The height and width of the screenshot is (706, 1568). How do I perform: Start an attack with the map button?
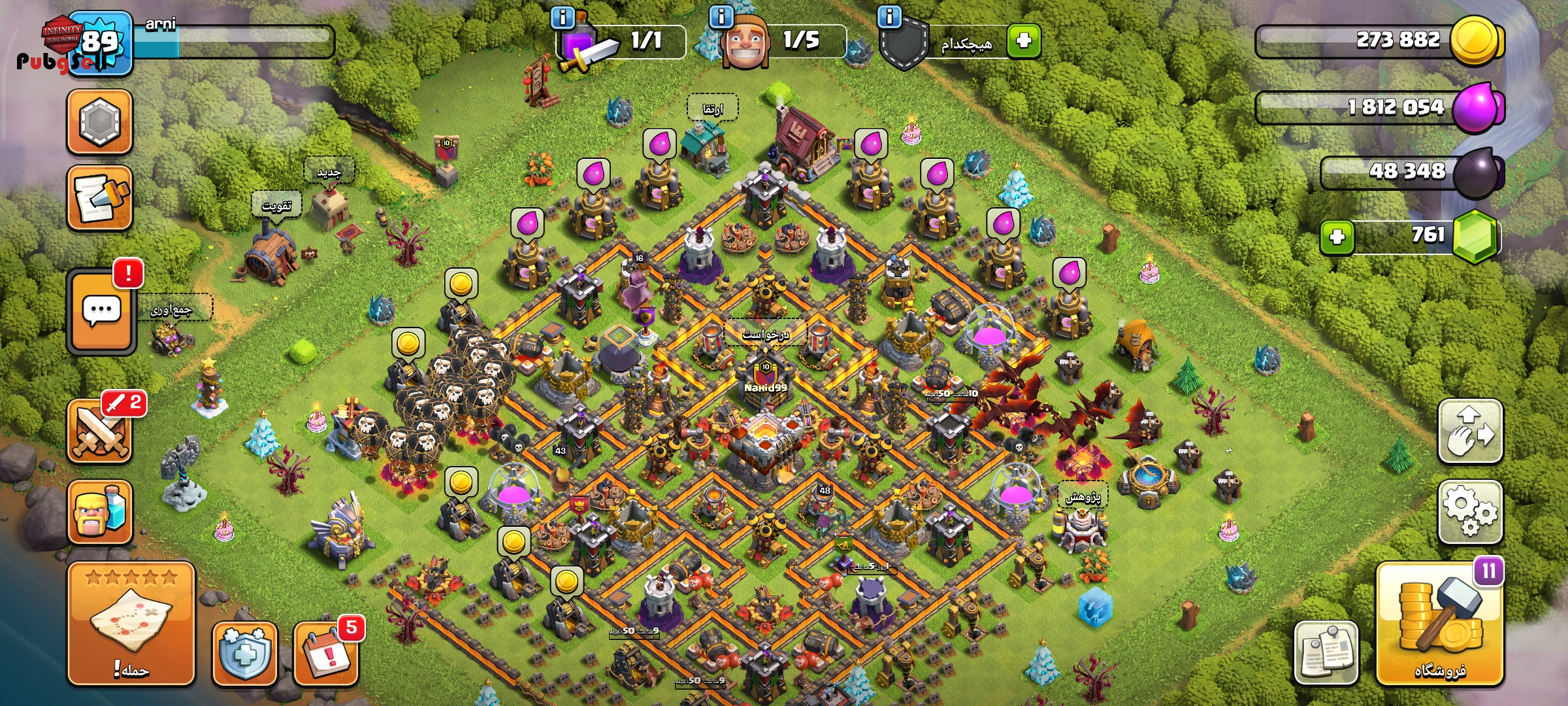tap(131, 624)
